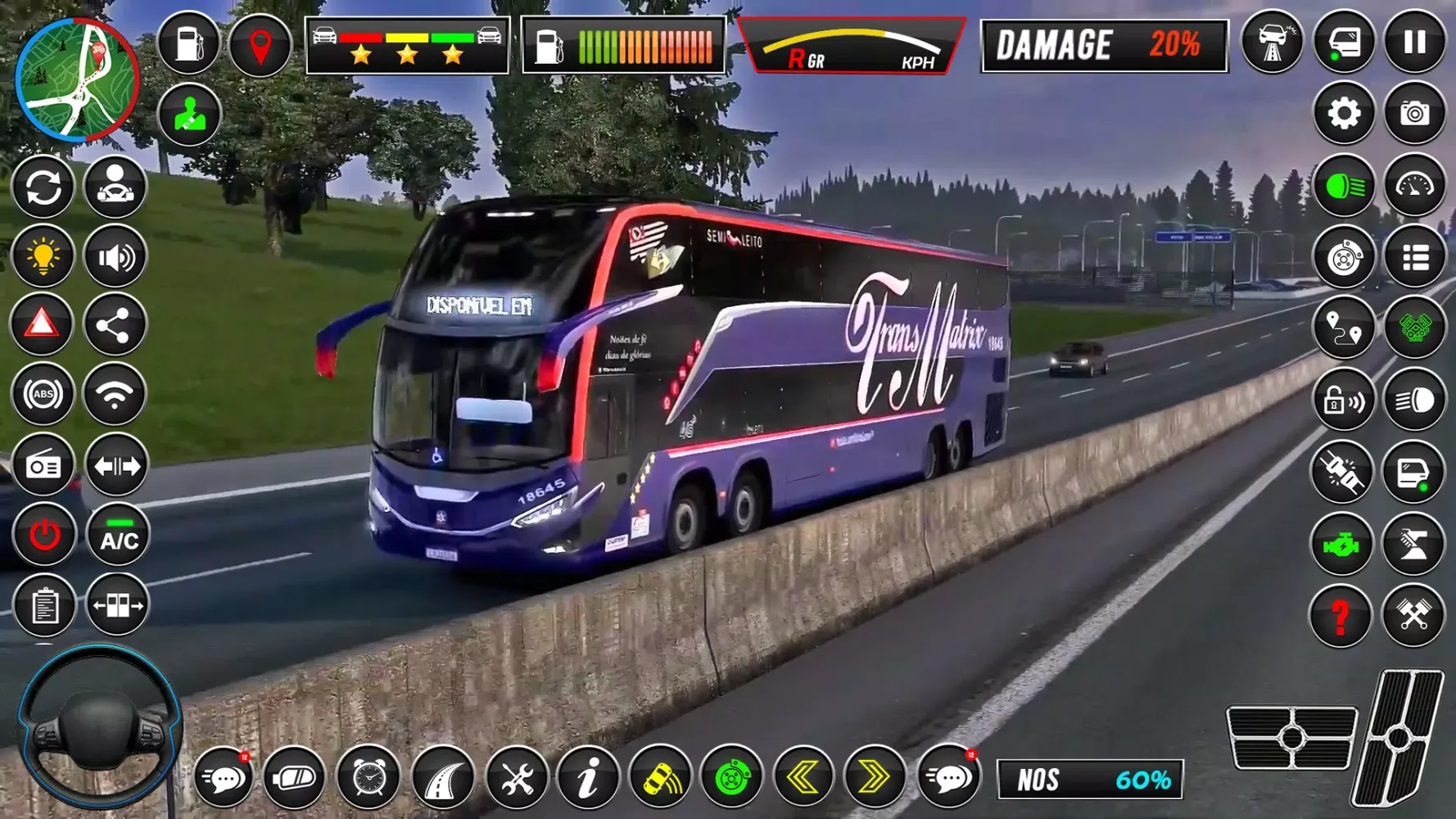The height and width of the screenshot is (819, 1456).
Task: Toggle the ABS brake button
Action: (43, 395)
